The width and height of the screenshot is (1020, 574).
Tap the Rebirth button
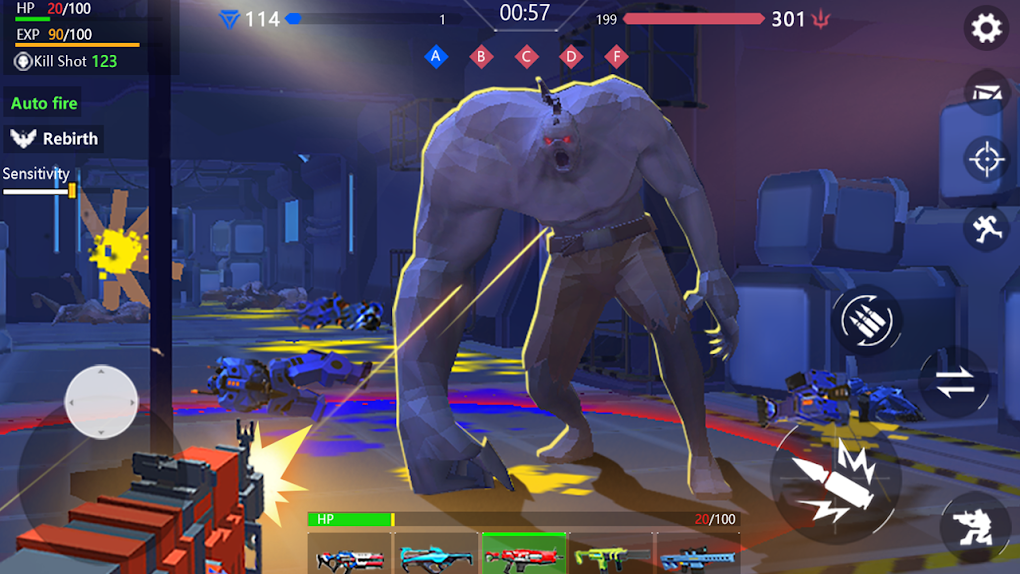tap(56, 139)
